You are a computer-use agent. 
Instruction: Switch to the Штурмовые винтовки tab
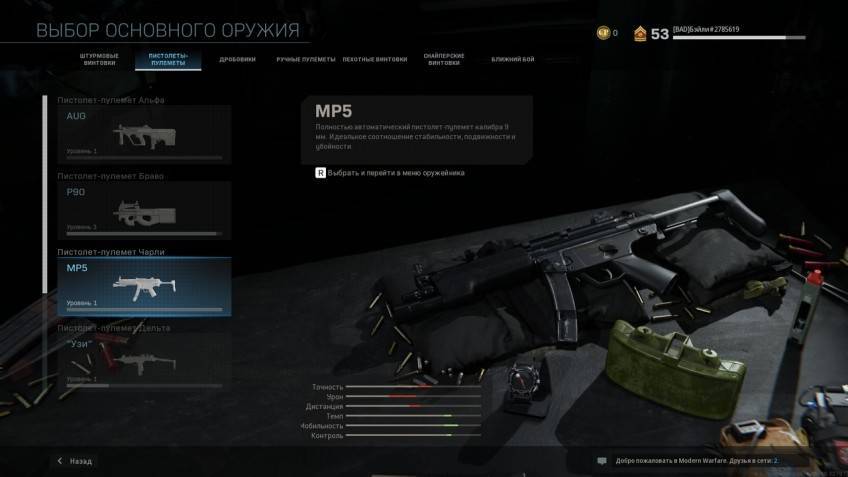tap(98, 60)
